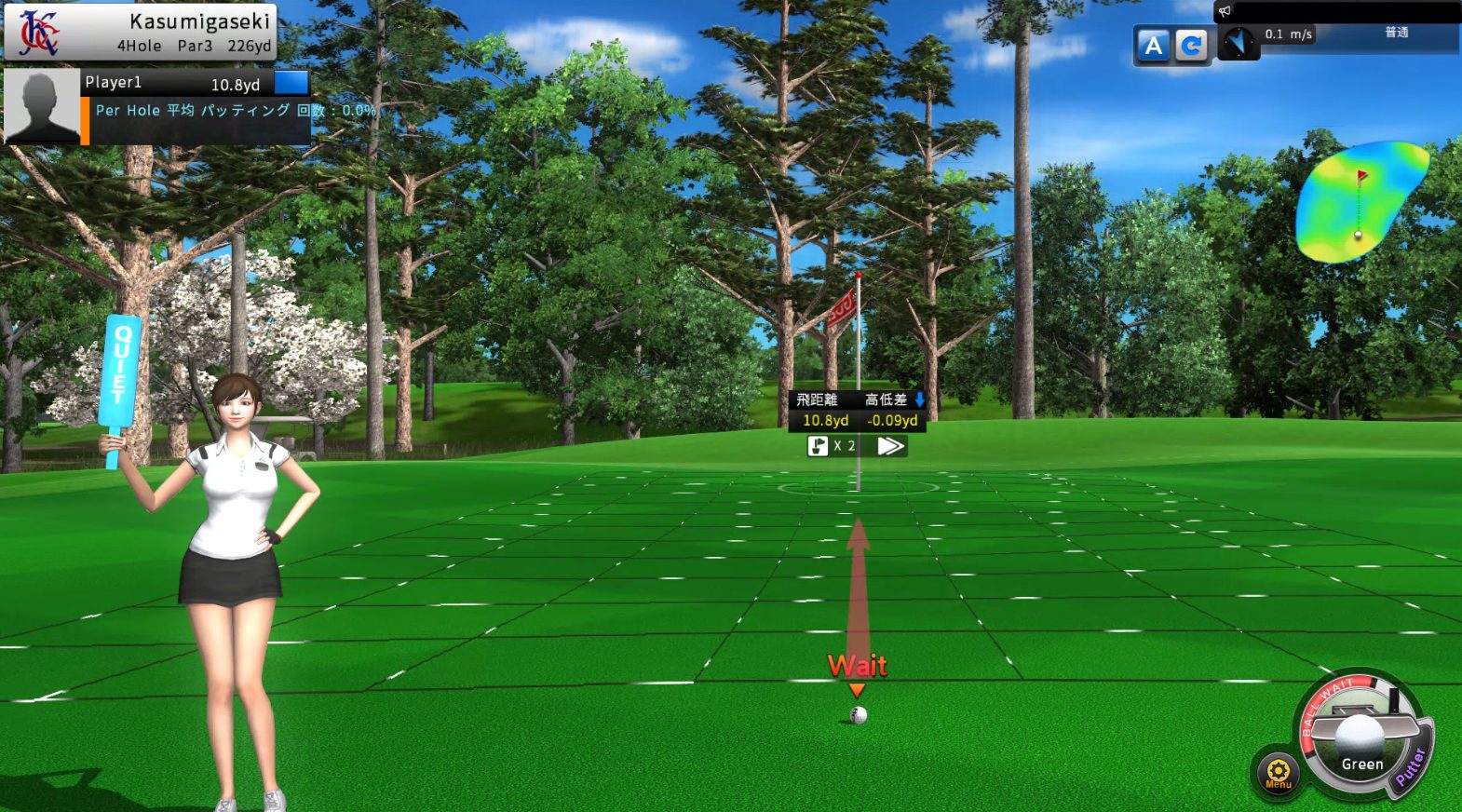The image size is (1462, 812).
Task: Open the gear Menu button
Action: (x=1278, y=772)
